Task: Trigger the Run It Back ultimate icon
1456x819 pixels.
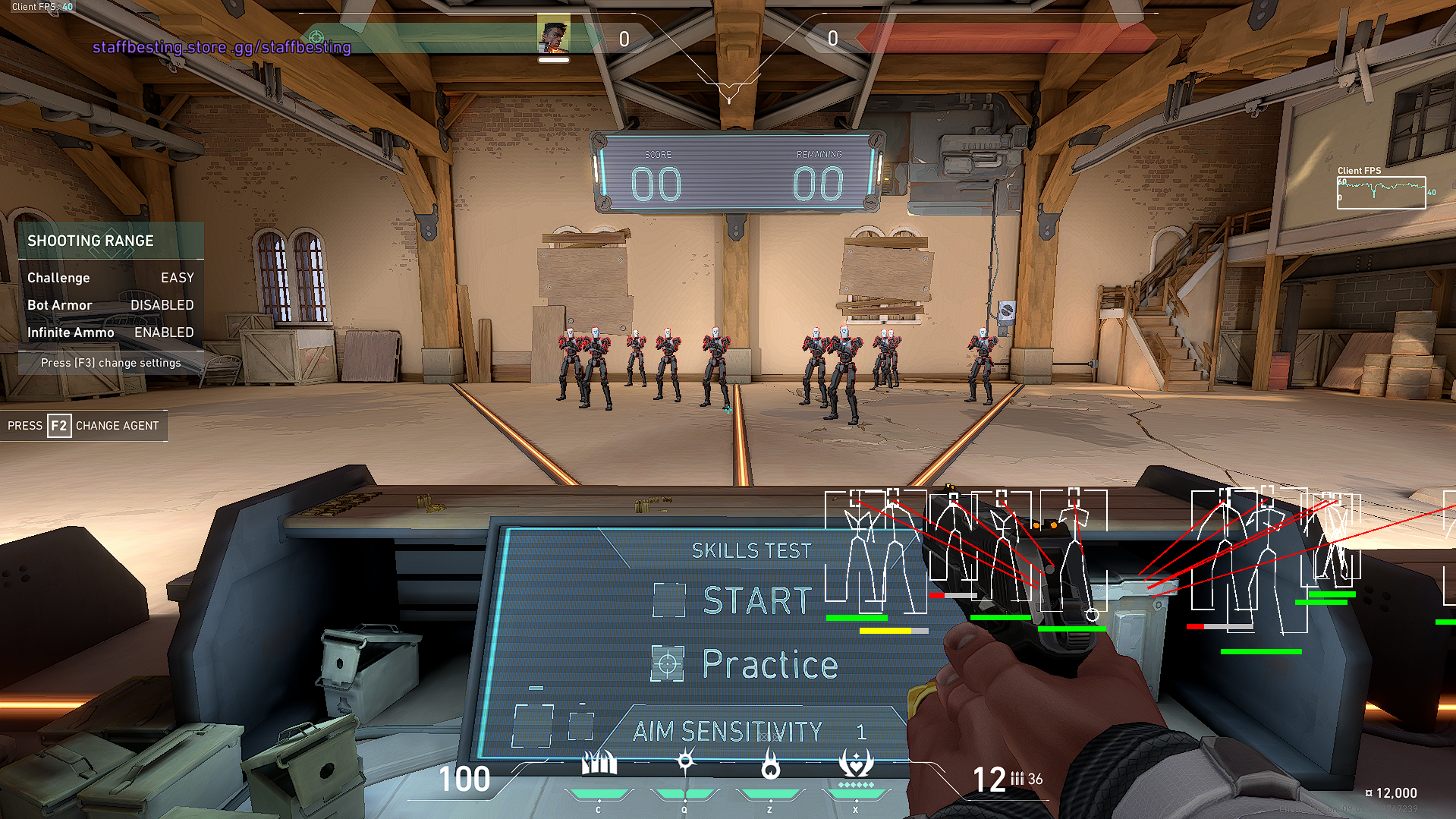Action: pos(856,764)
